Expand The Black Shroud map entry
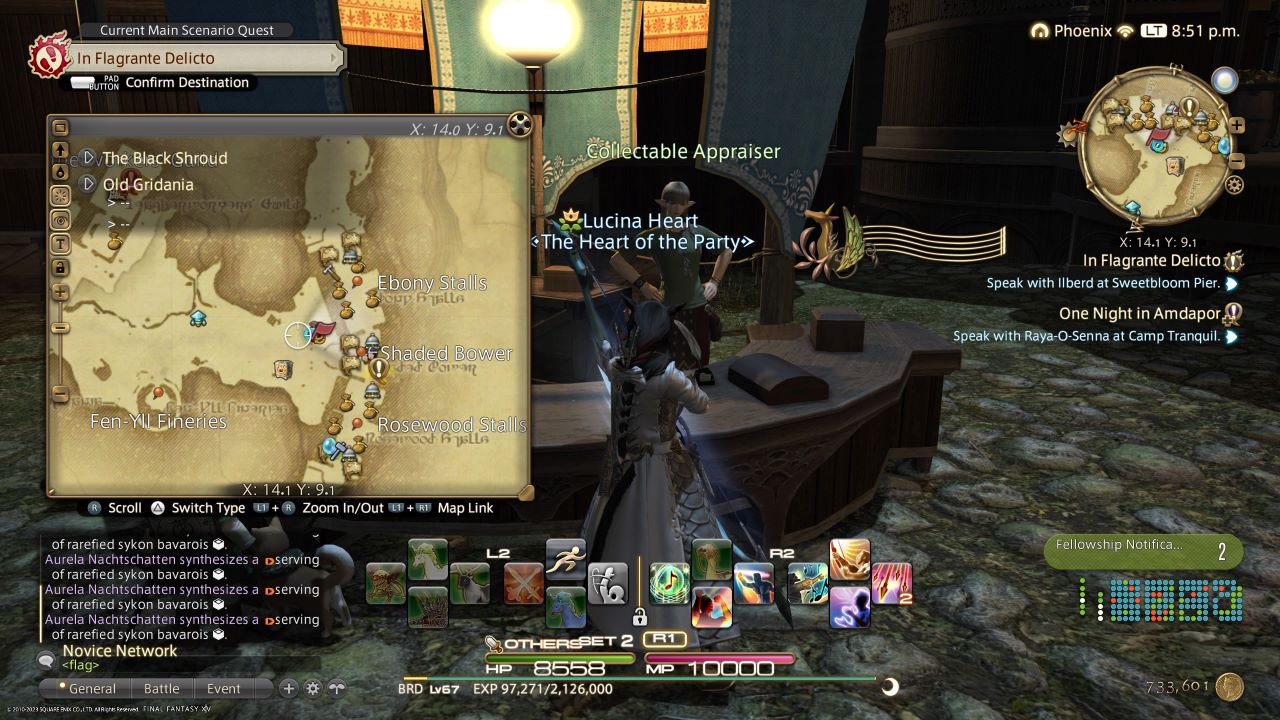This screenshot has height=720, width=1280. pos(87,158)
